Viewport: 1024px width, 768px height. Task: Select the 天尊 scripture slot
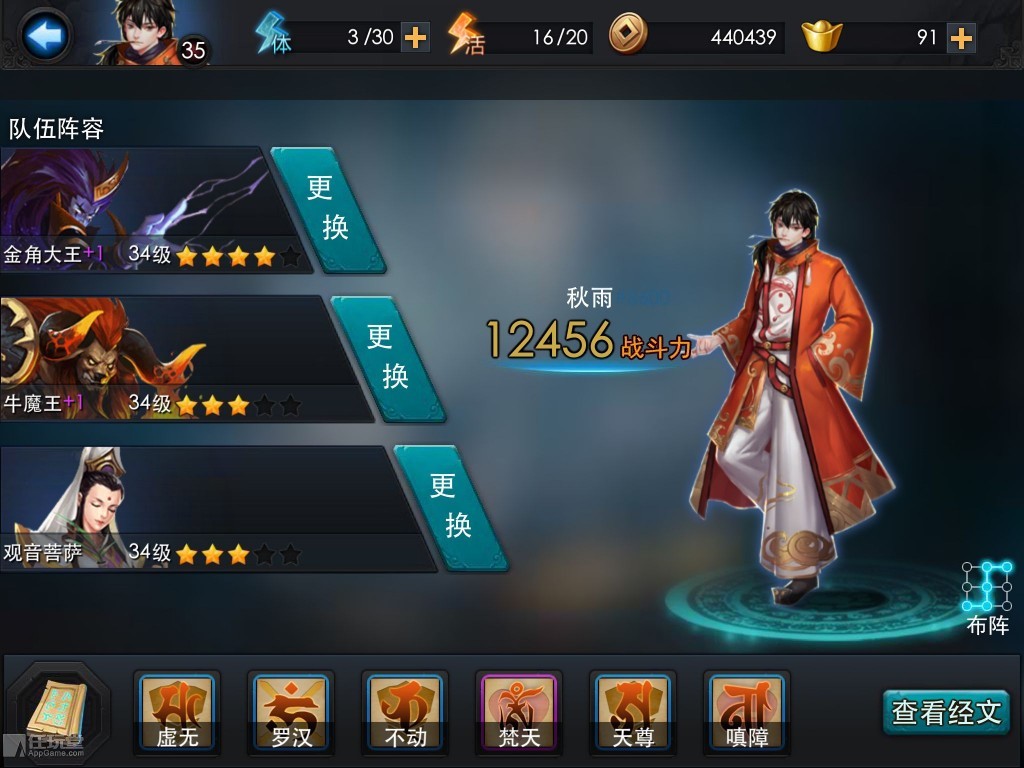pyautogui.click(x=633, y=712)
